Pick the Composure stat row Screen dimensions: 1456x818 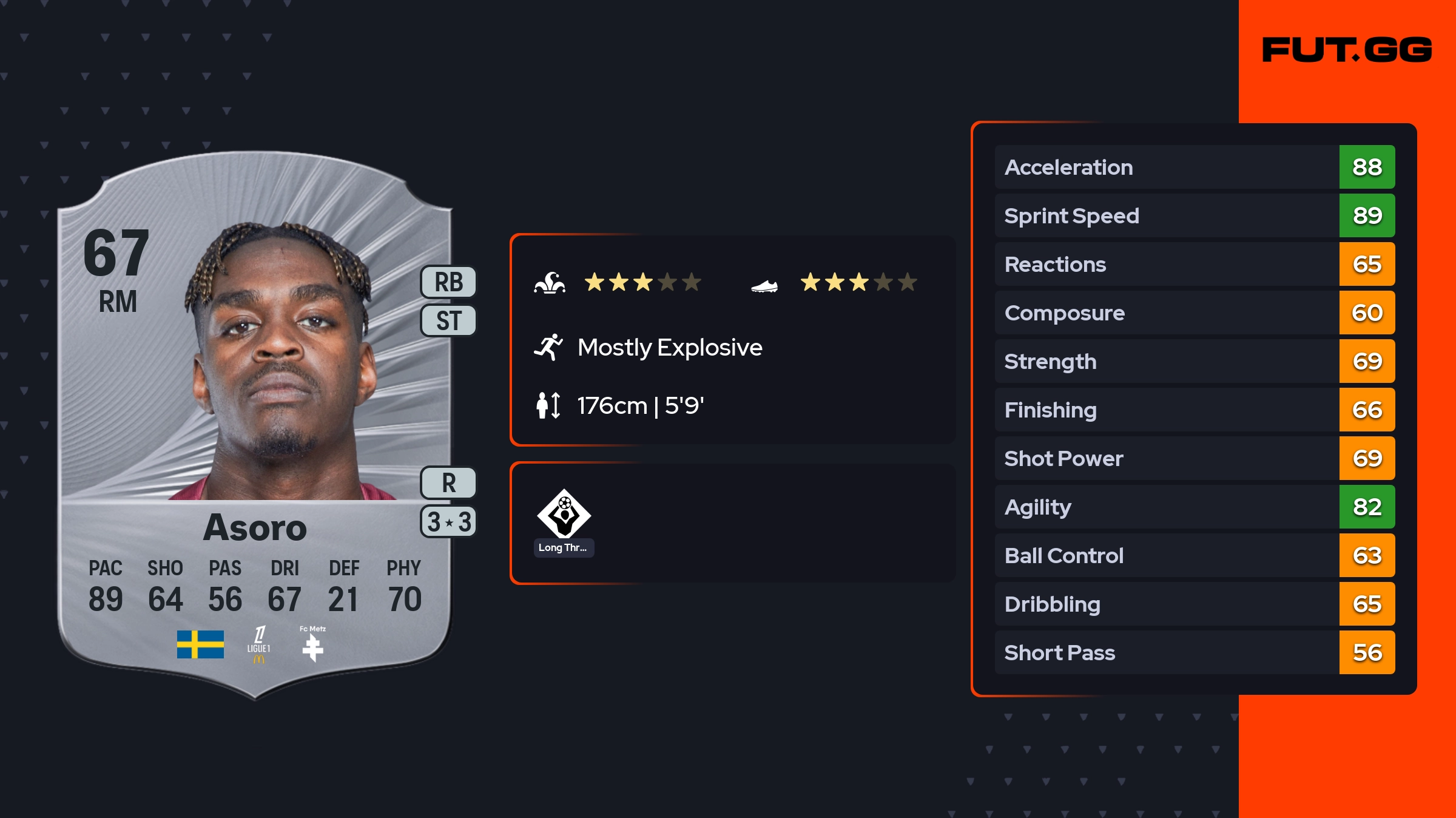click(1194, 313)
